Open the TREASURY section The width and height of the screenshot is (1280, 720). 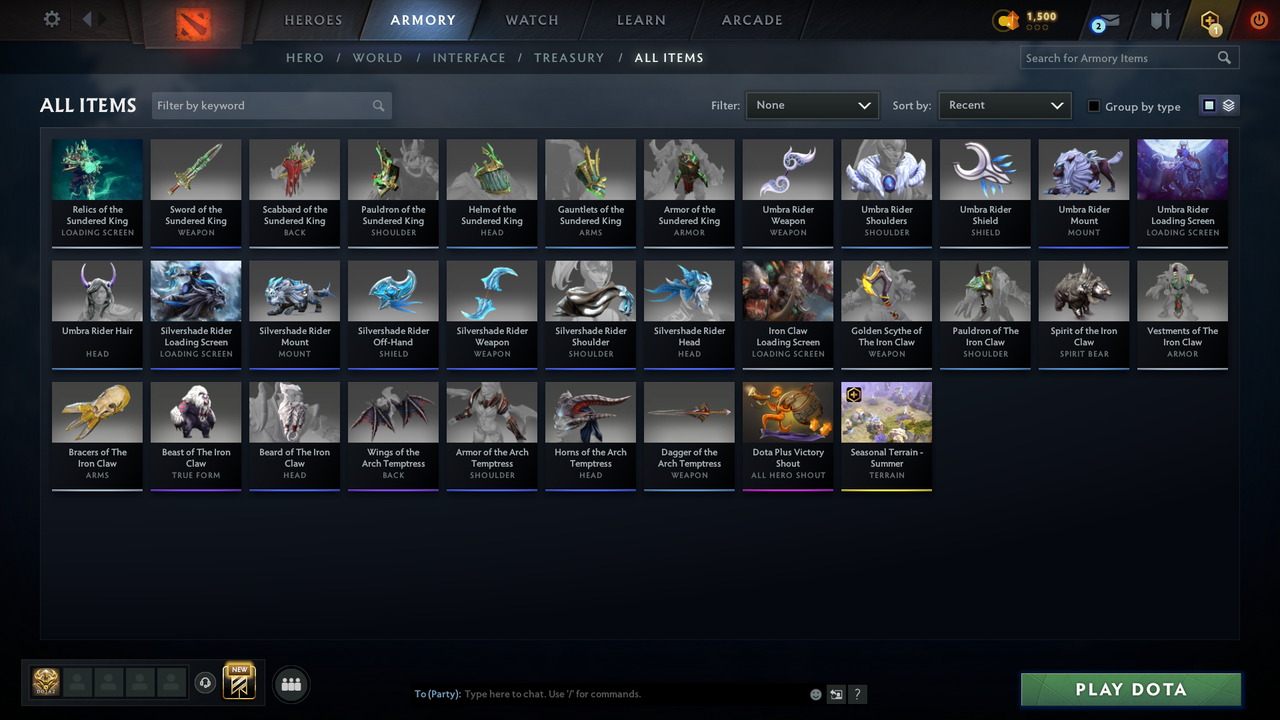569,57
